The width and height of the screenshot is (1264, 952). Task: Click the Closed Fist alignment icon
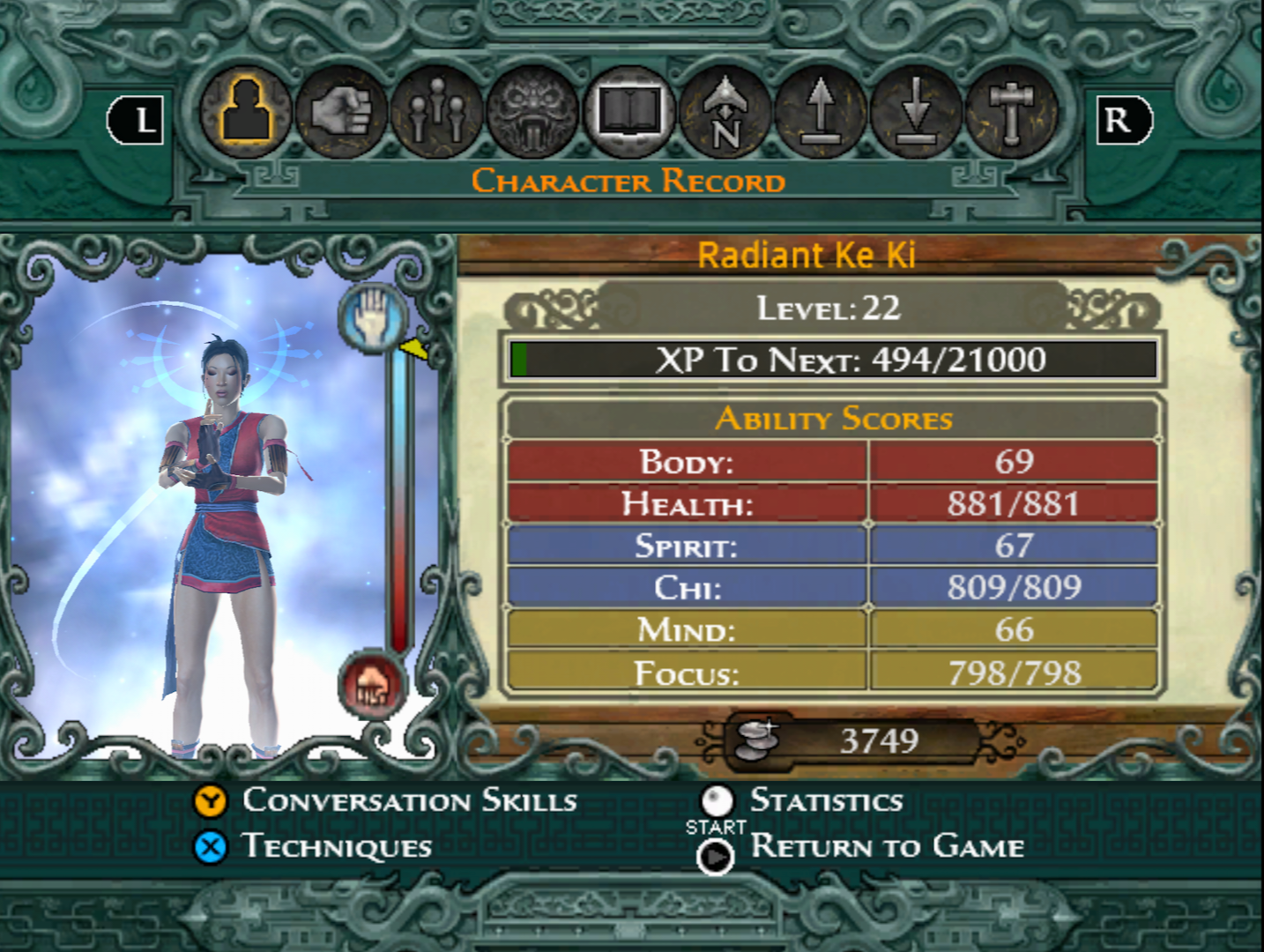[x=373, y=685]
